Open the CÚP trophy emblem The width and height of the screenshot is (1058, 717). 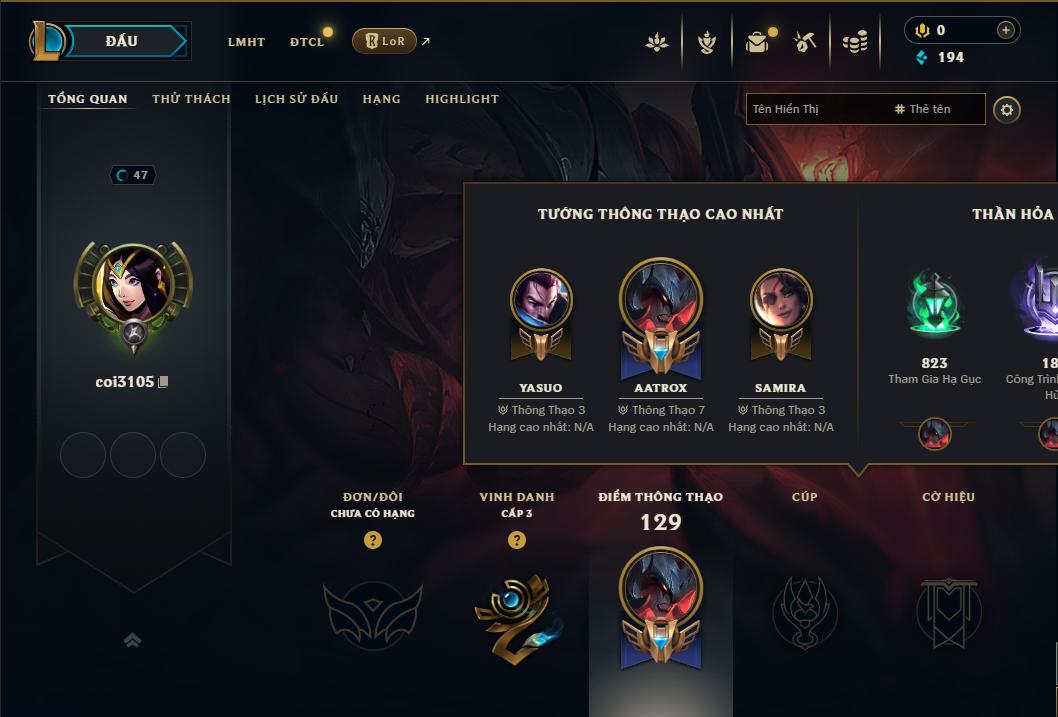coord(804,612)
